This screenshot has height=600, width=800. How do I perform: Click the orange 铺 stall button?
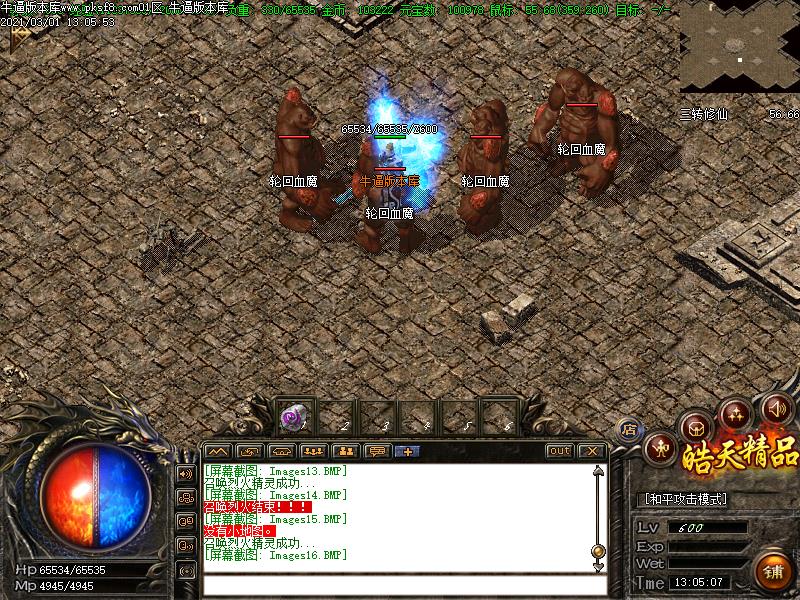click(x=773, y=572)
